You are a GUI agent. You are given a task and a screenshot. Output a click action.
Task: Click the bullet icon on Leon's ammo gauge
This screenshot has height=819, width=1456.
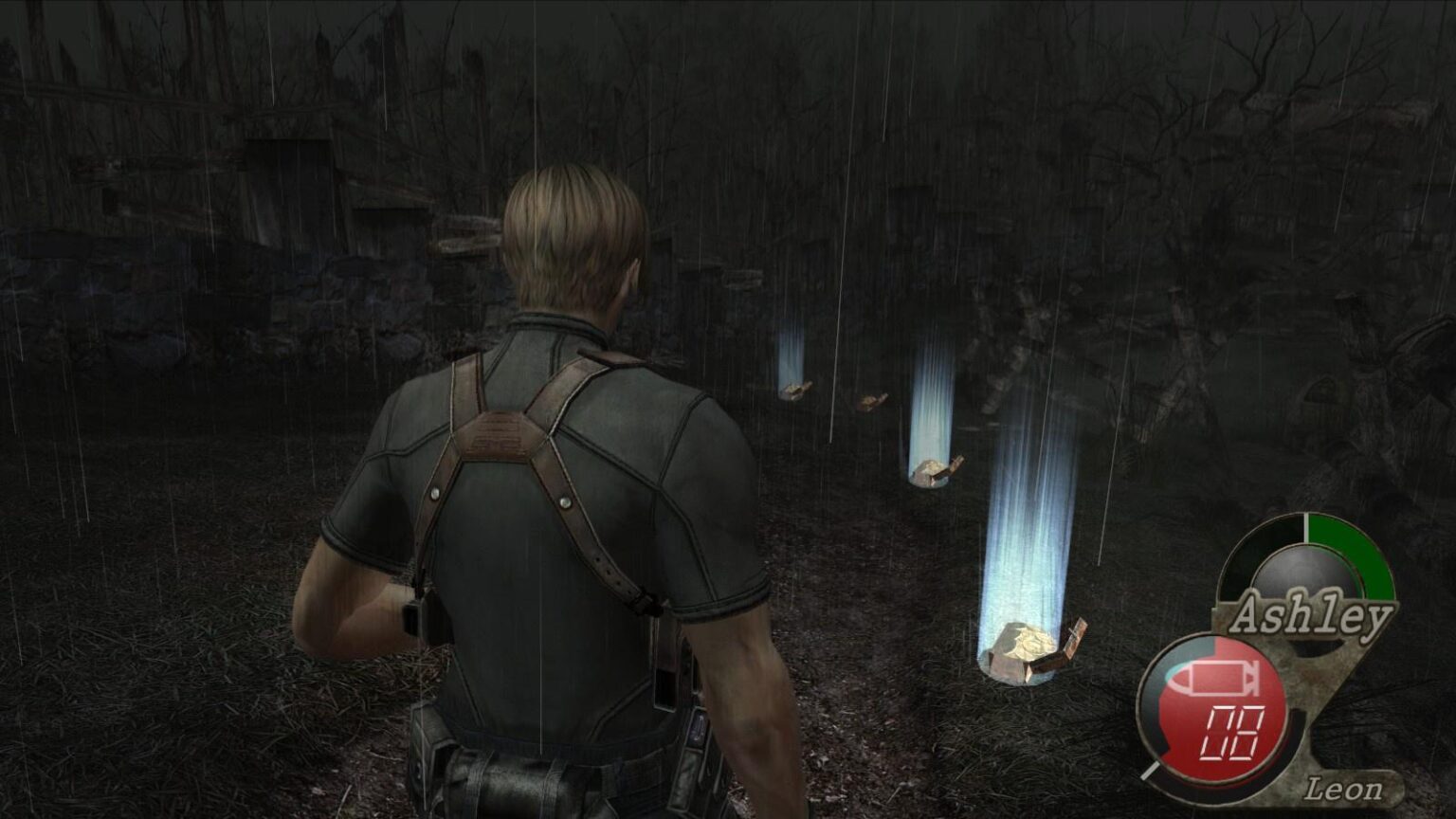click(1213, 679)
